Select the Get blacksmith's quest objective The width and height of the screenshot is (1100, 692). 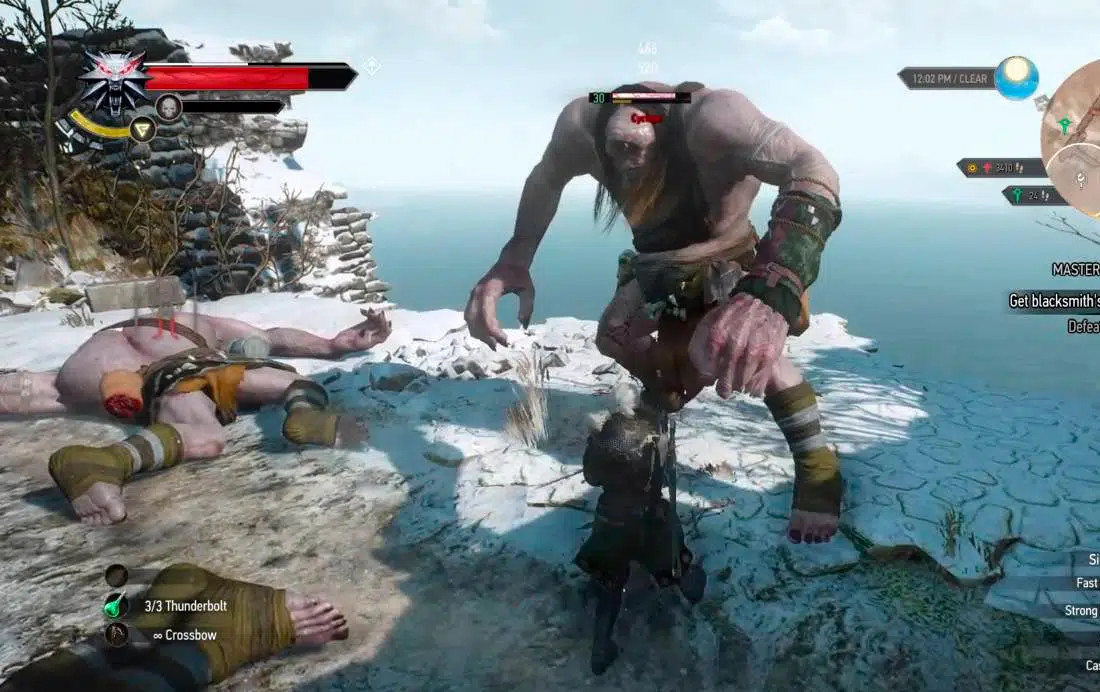tap(1053, 301)
